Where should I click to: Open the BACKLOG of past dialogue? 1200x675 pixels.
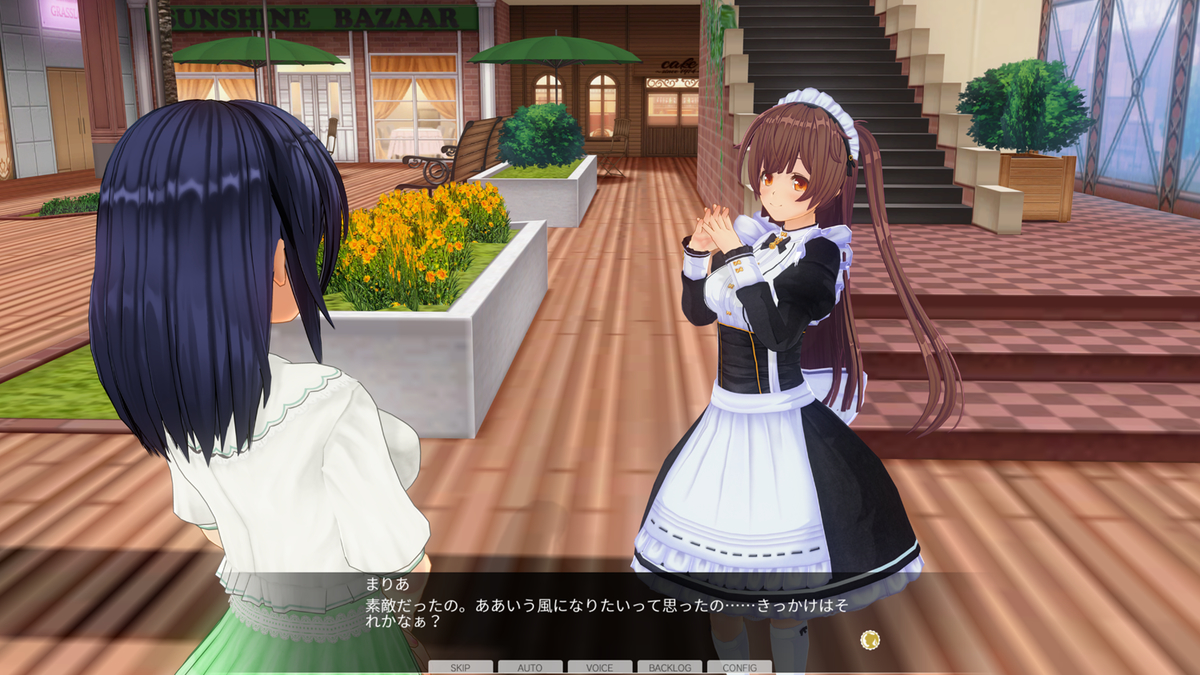pos(669,667)
